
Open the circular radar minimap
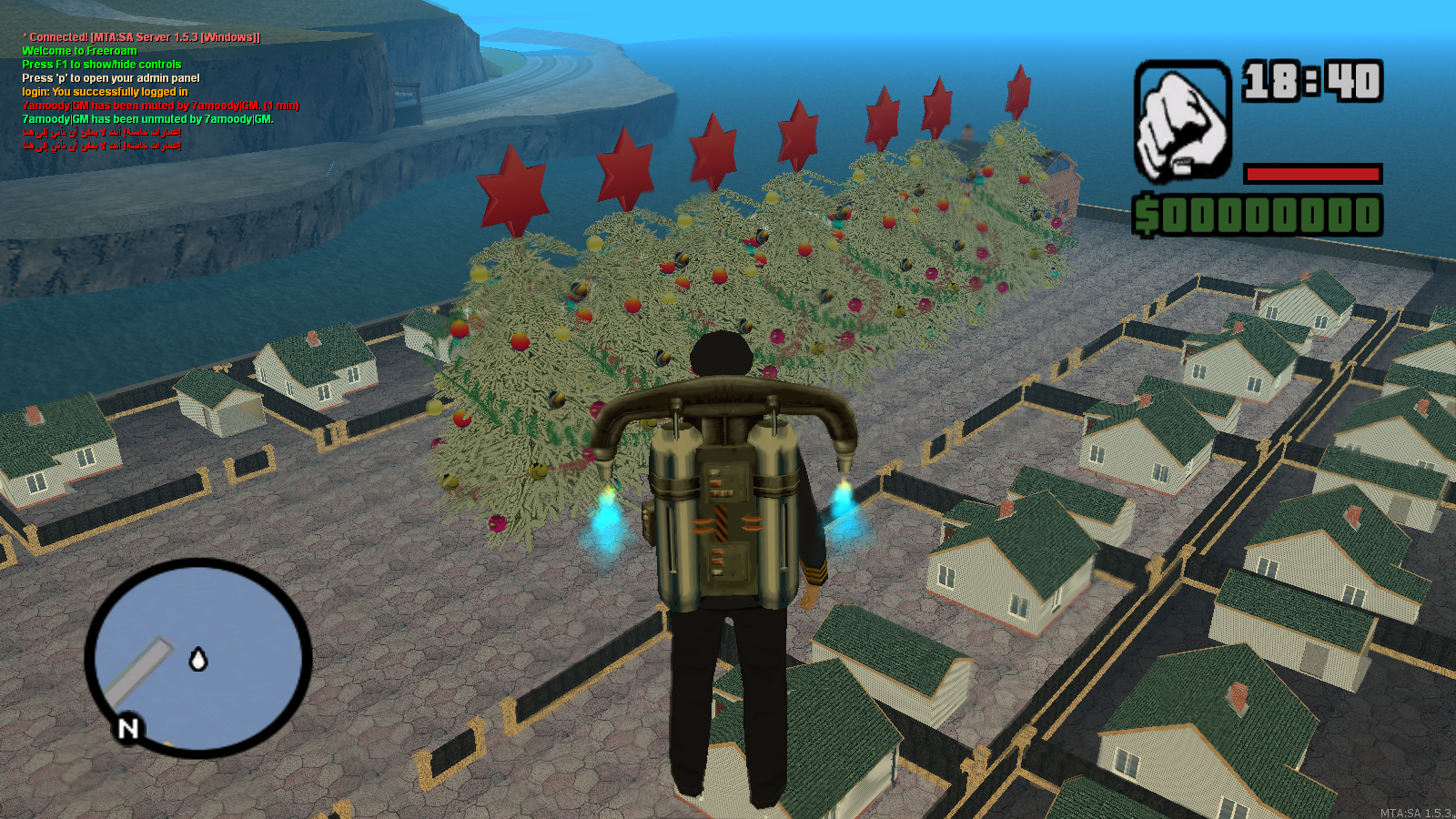click(x=198, y=657)
